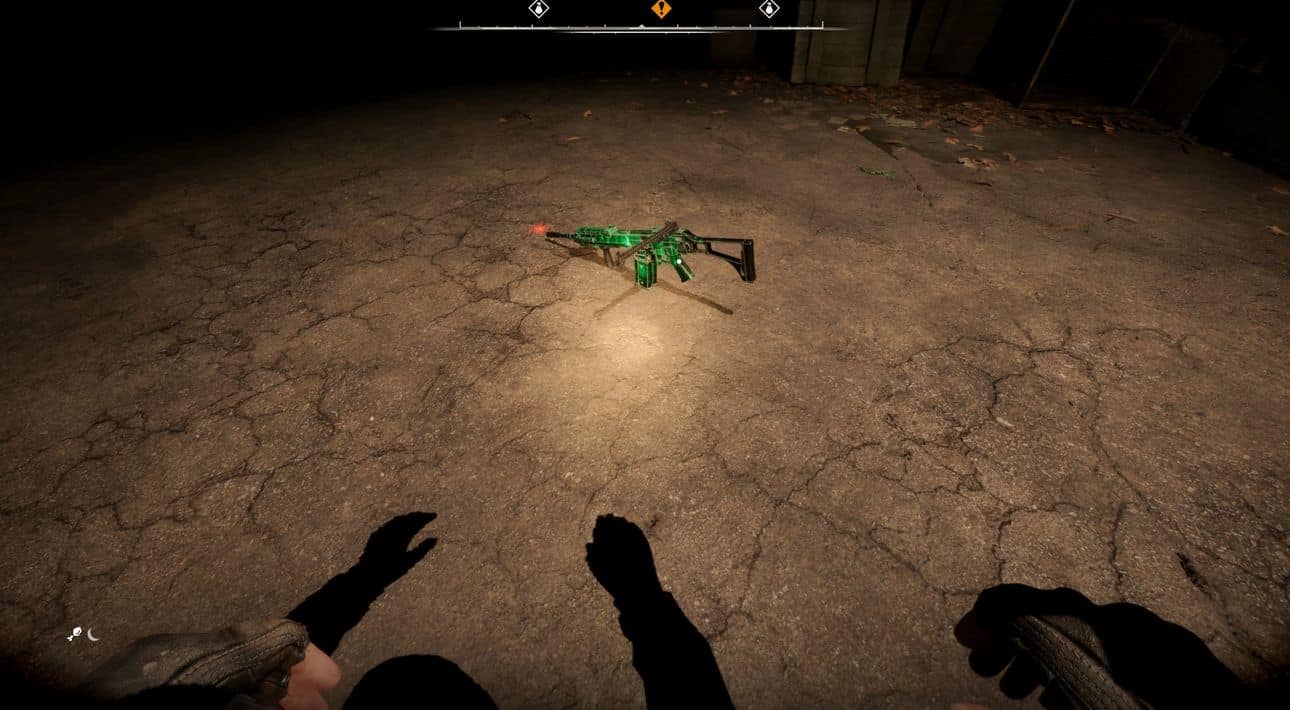Toggle the flashlight status icon
This screenshot has width=1290, height=710.
(74, 634)
